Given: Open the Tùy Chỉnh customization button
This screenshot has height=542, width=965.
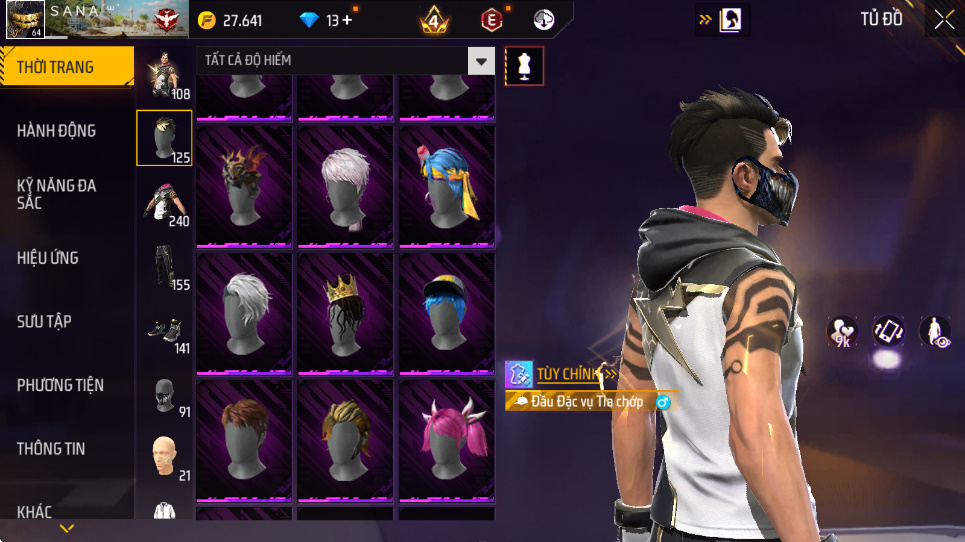Looking at the screenshot, I should tap(562, 374).
